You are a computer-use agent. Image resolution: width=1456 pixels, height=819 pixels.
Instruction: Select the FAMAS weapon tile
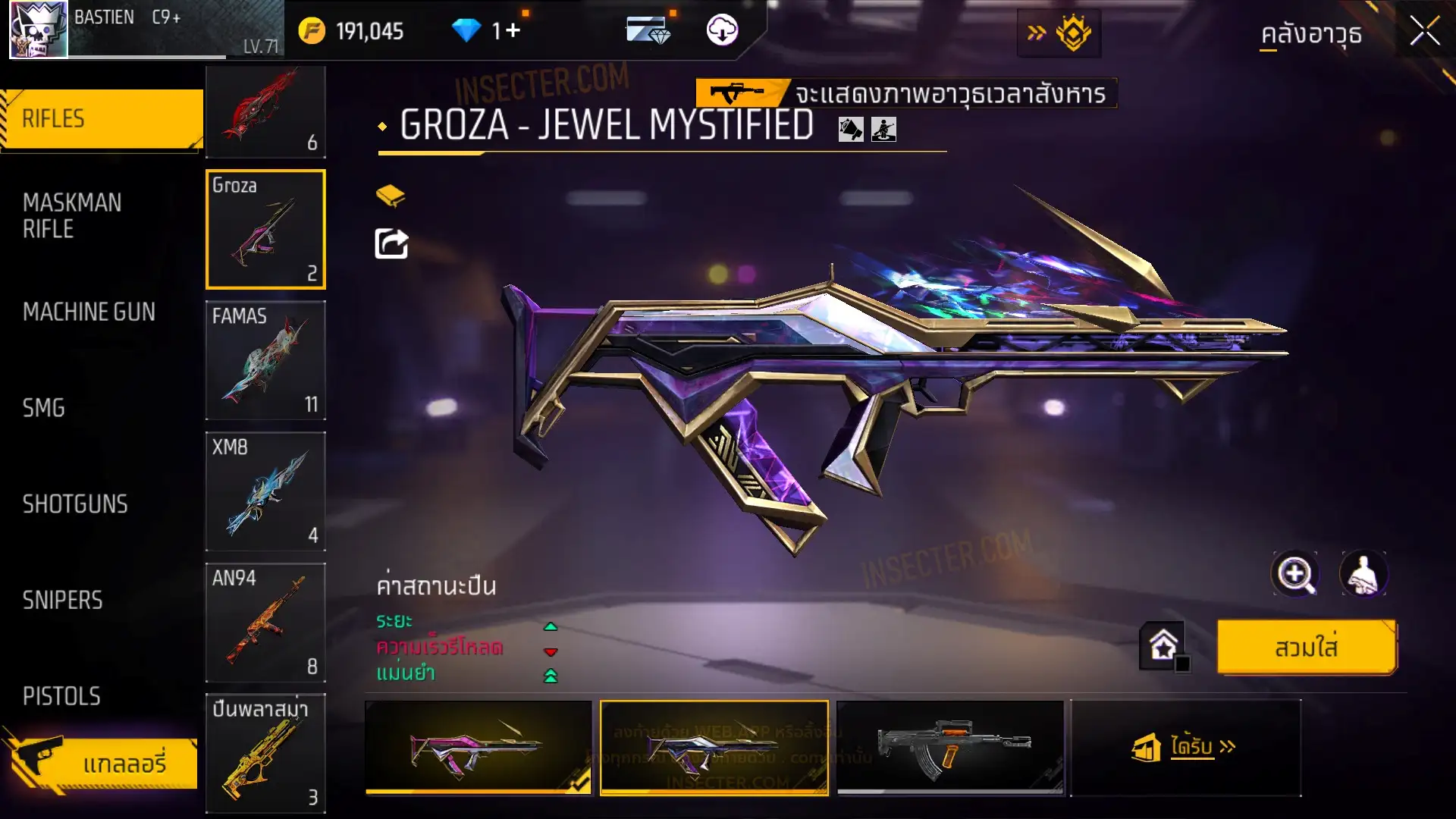pyautogui.click(x=265, y=360)
